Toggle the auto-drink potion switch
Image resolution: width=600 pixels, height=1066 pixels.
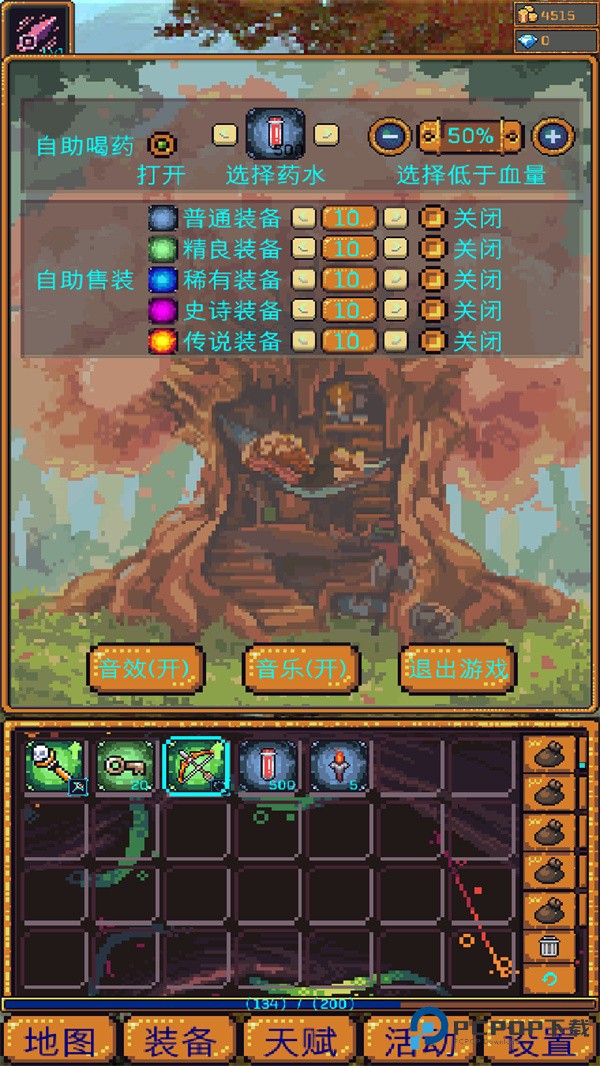161,145
